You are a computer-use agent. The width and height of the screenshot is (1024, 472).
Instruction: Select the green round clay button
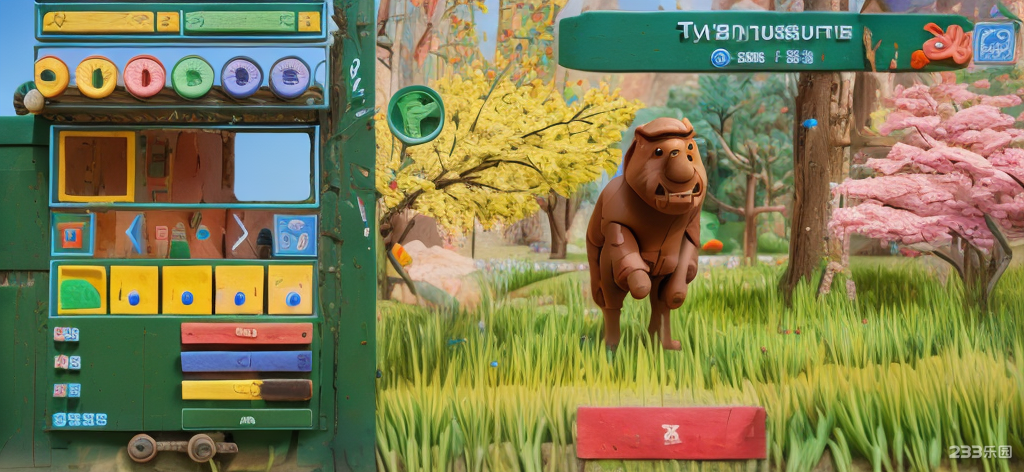coord(192,77)
